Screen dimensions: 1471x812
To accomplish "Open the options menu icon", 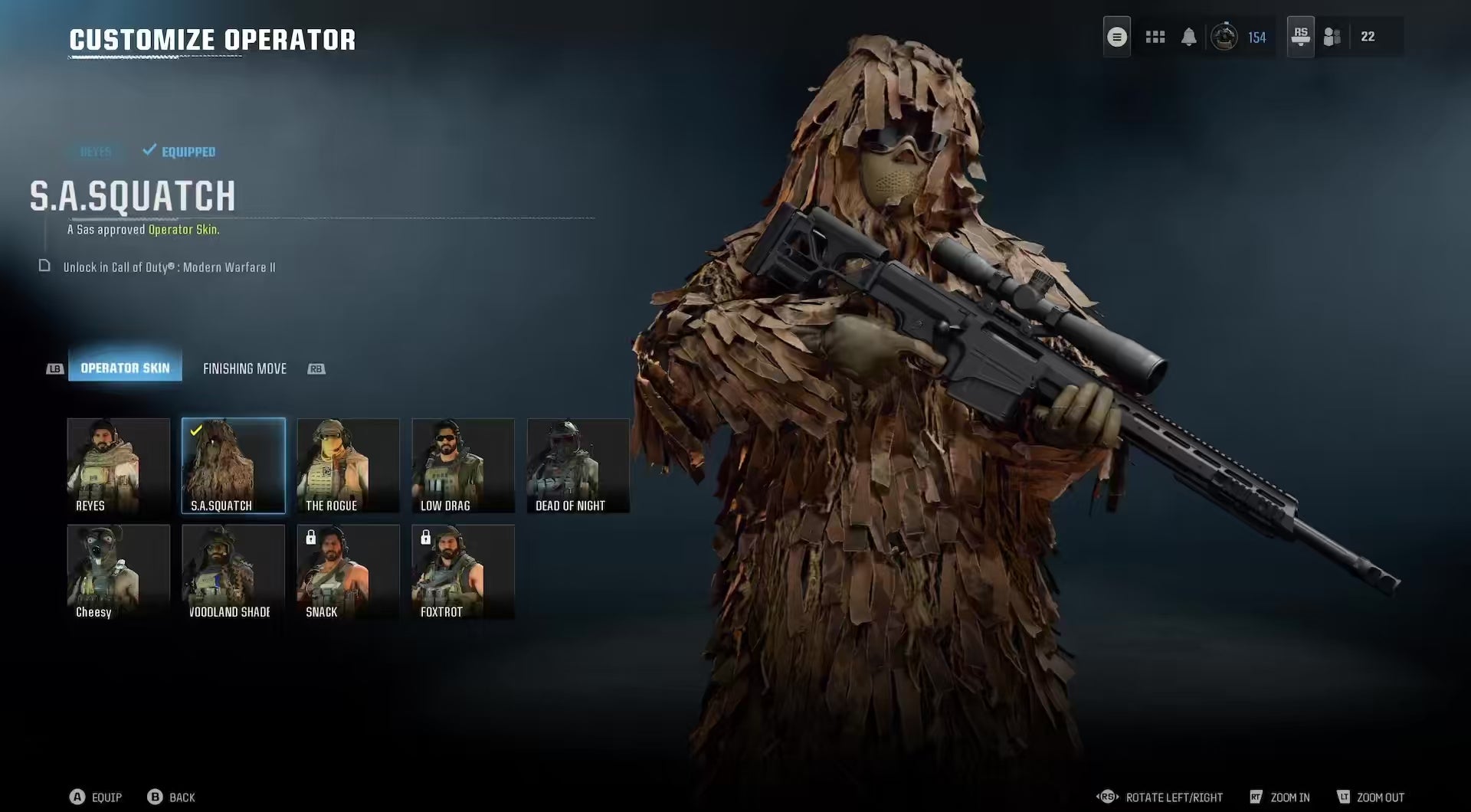I will point(1116,37).
